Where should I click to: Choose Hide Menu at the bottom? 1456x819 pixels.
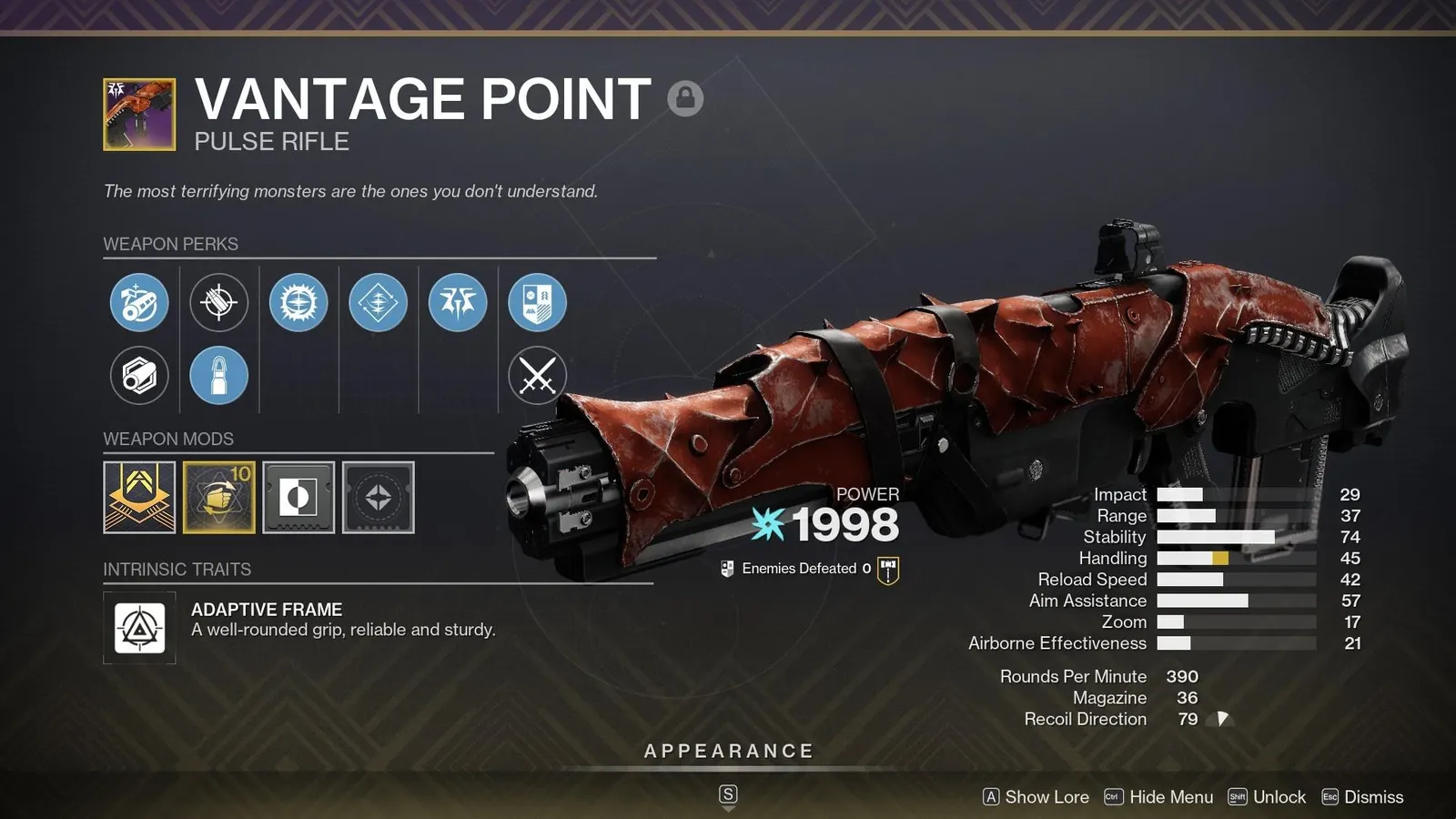(1174, 796)
